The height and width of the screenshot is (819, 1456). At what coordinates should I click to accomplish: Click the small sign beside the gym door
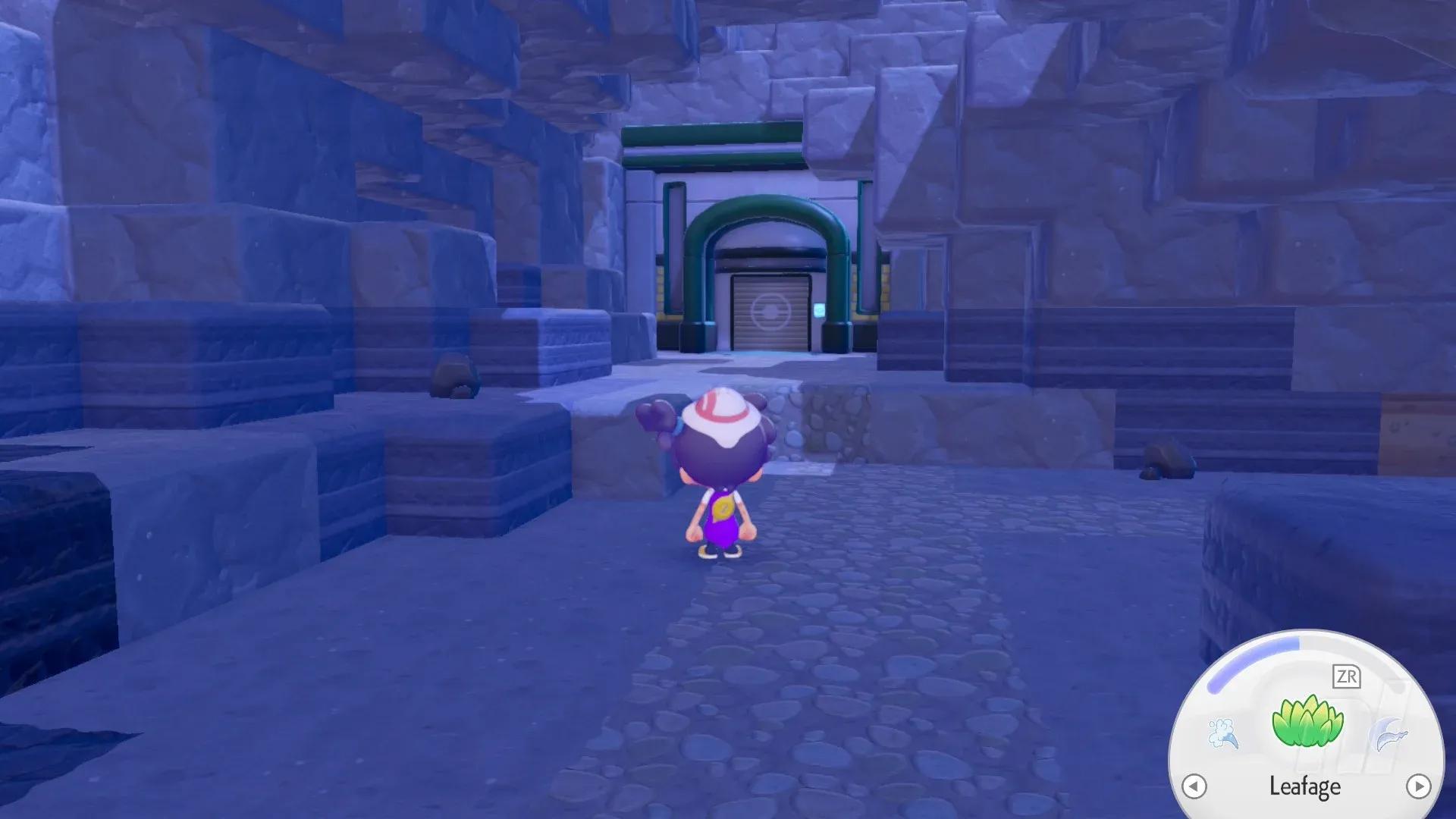819,311
